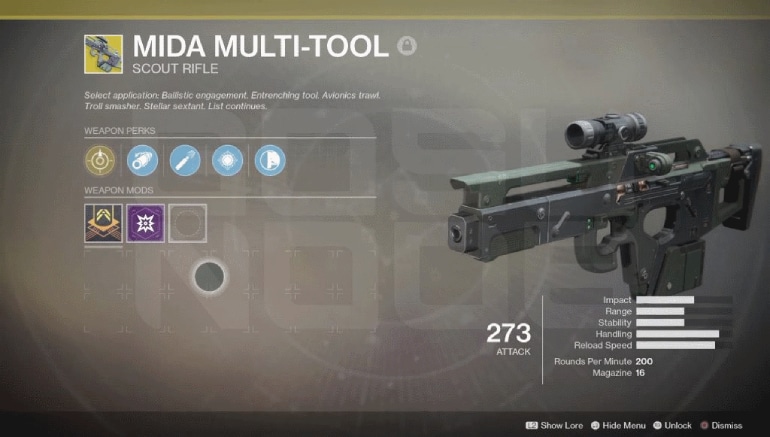Image resolution: width=770 pixels, height=437 pixels.
Task: Select the gold crosshair intrinsic perk
Action: coord(100,160)
